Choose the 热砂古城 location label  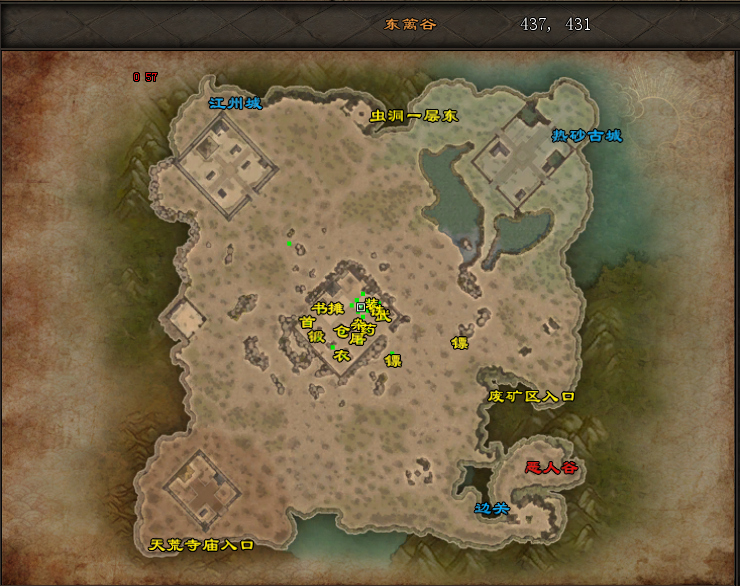[587, 135]
